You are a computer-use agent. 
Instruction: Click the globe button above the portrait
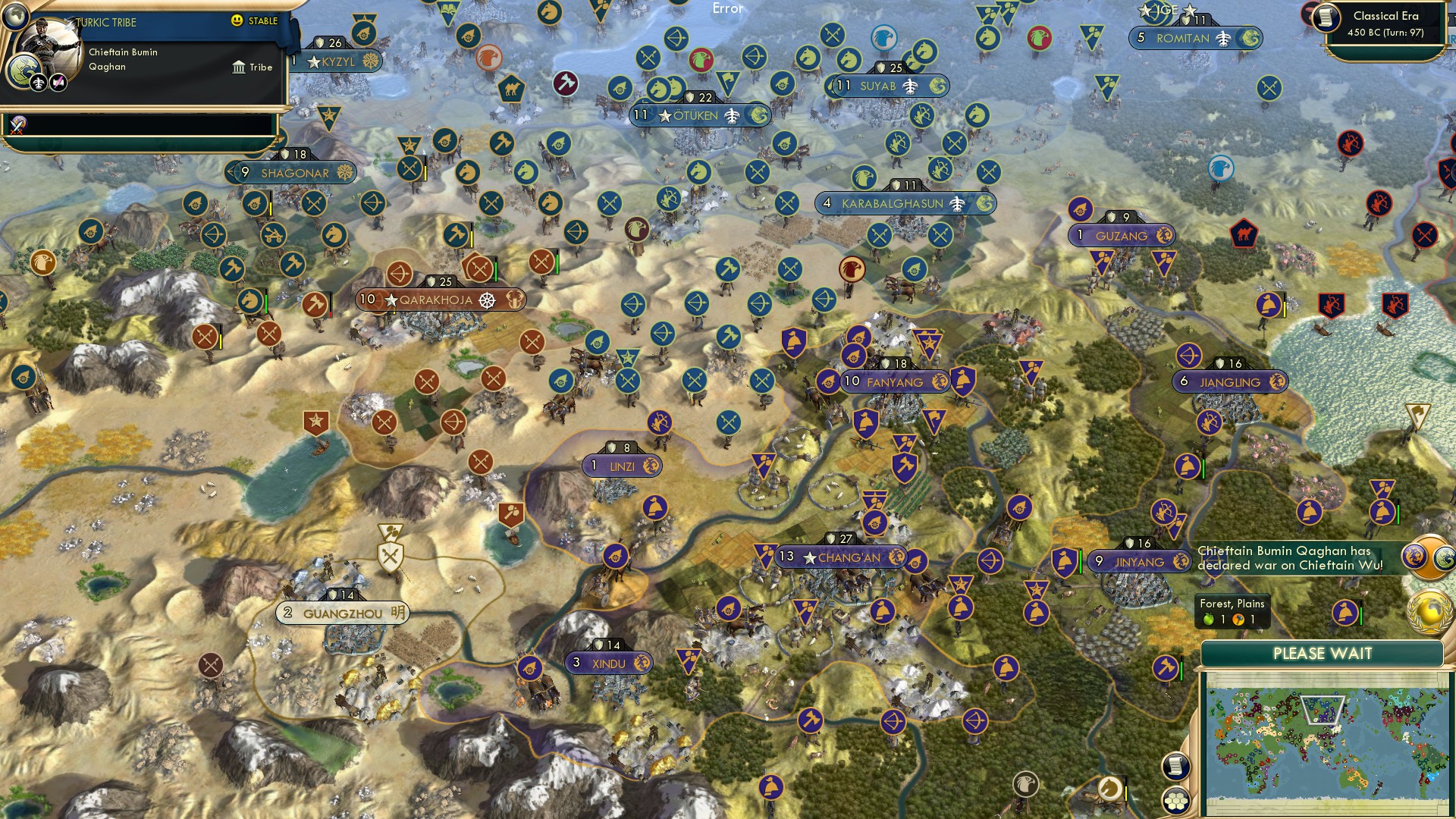coord(14,14)
